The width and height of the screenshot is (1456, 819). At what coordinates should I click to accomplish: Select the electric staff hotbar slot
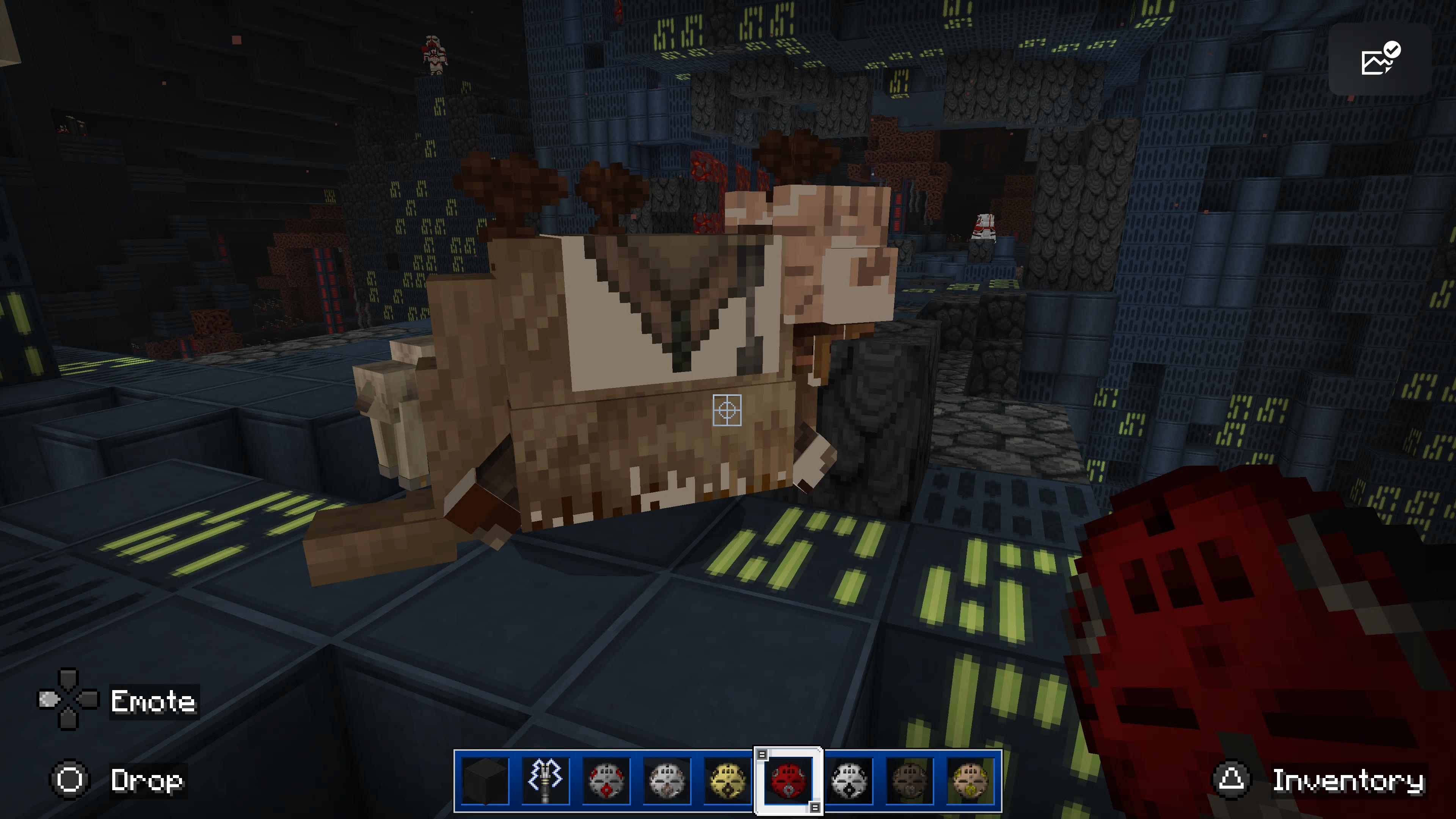pyautogui.click(x=546, y=781)
